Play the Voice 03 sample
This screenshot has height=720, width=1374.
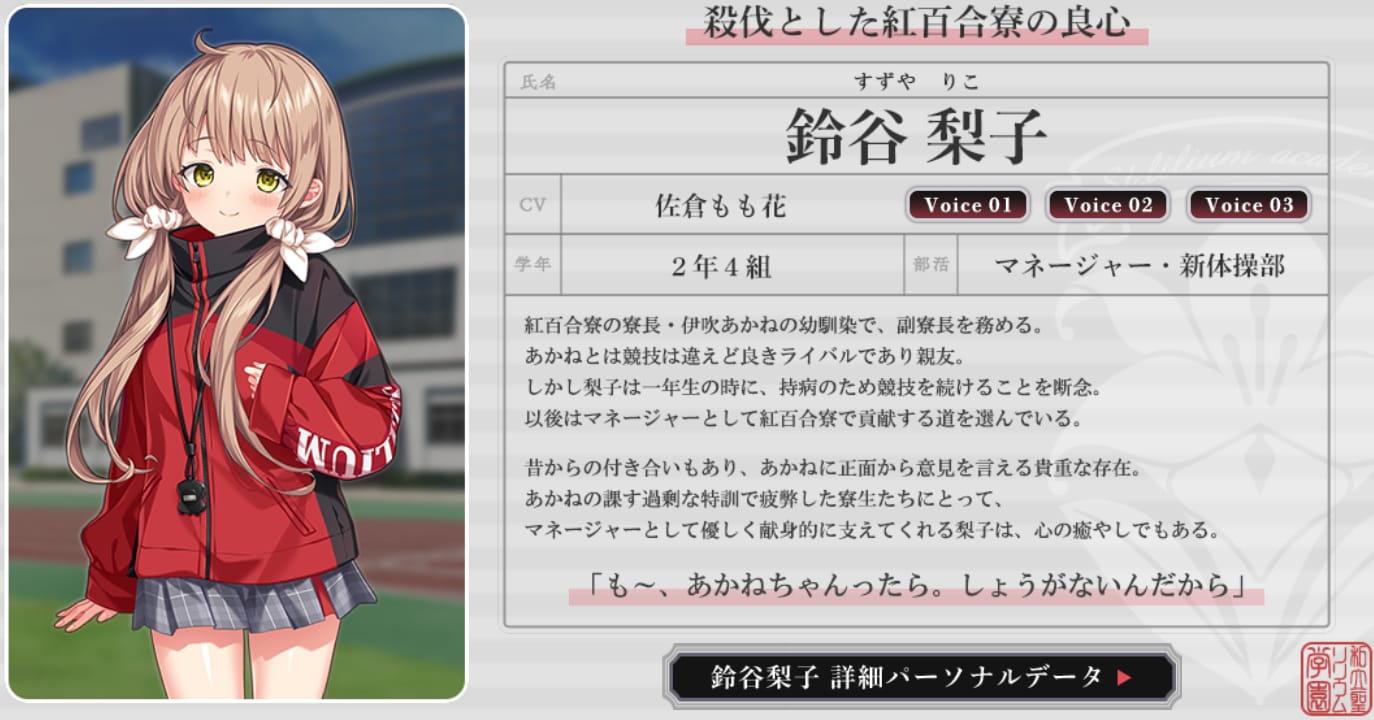click(x=1249, y=206)
